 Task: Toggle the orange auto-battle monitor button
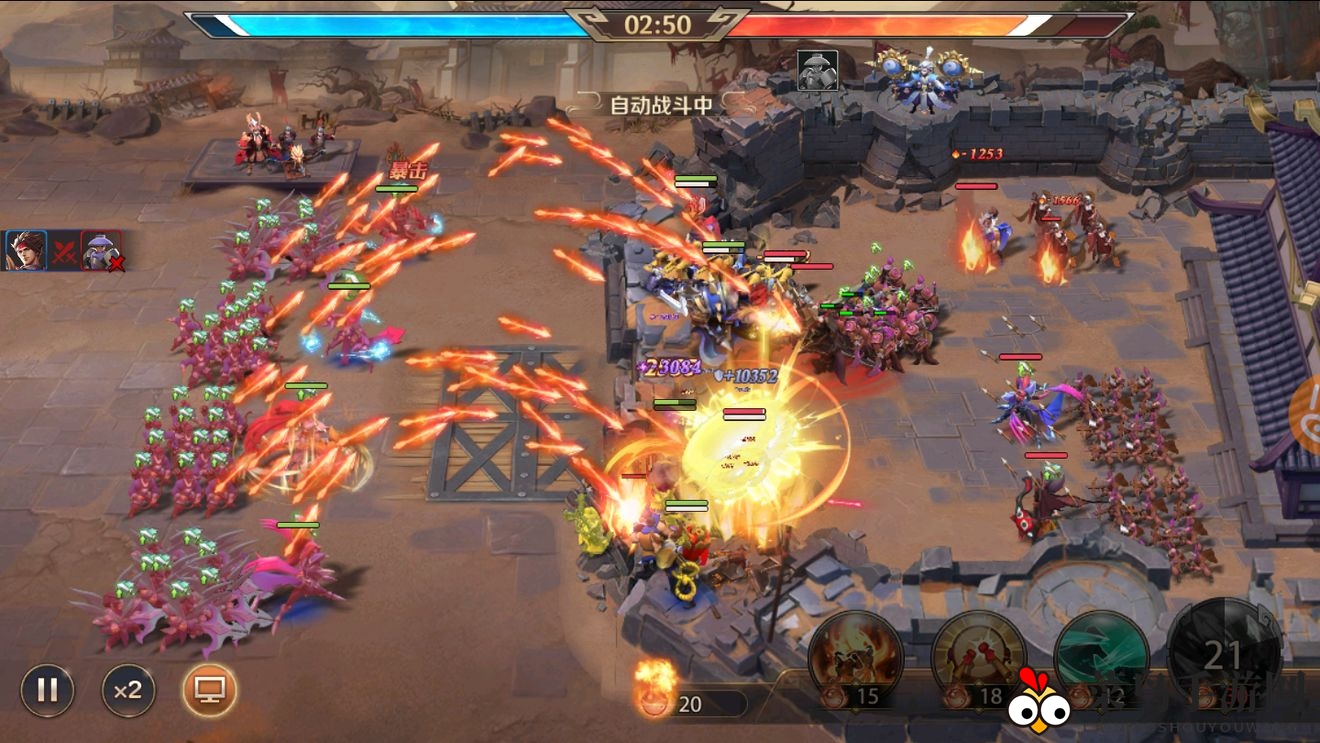[x=210, y=690]
